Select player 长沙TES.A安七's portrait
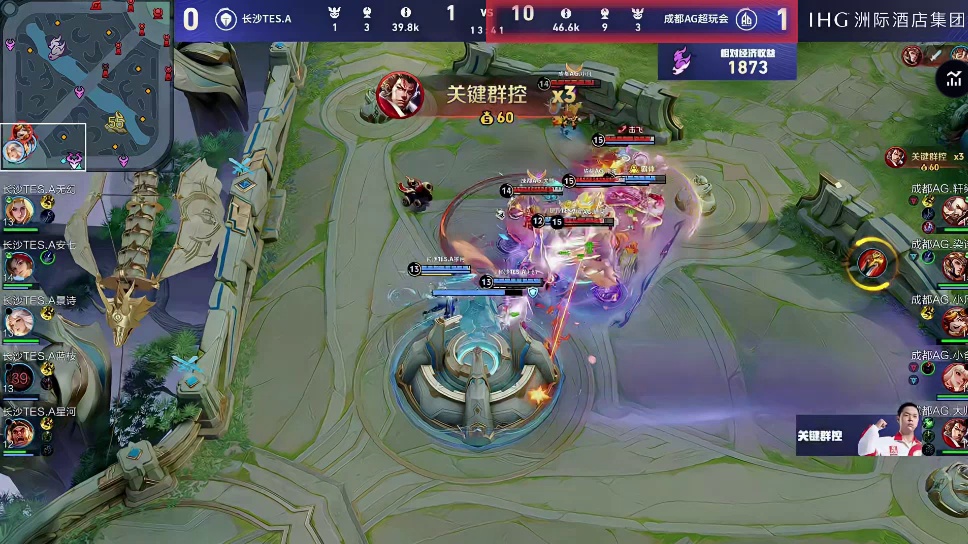 [20, 265]
